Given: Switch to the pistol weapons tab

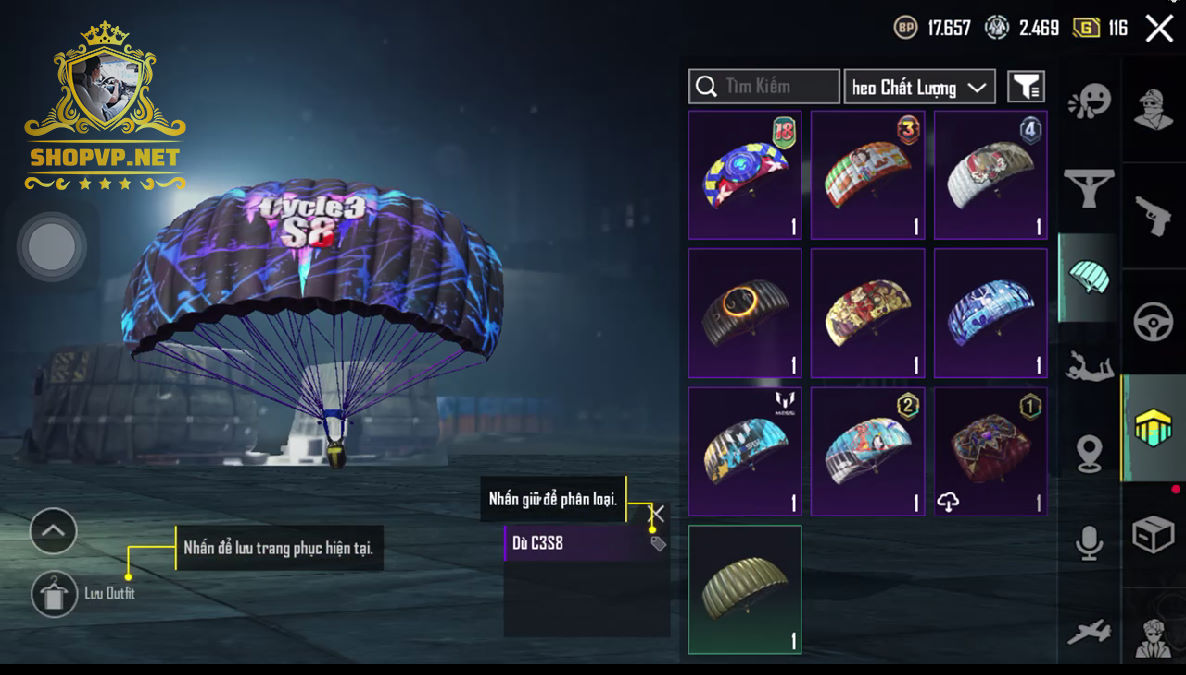Looking at the screenshot, I should [1153, 215].
